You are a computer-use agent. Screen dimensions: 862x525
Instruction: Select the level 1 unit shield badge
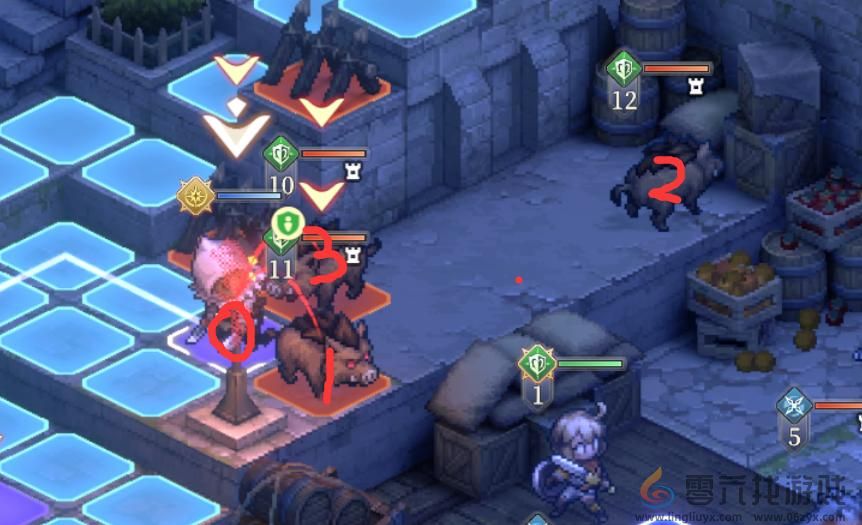coord(537,364)
